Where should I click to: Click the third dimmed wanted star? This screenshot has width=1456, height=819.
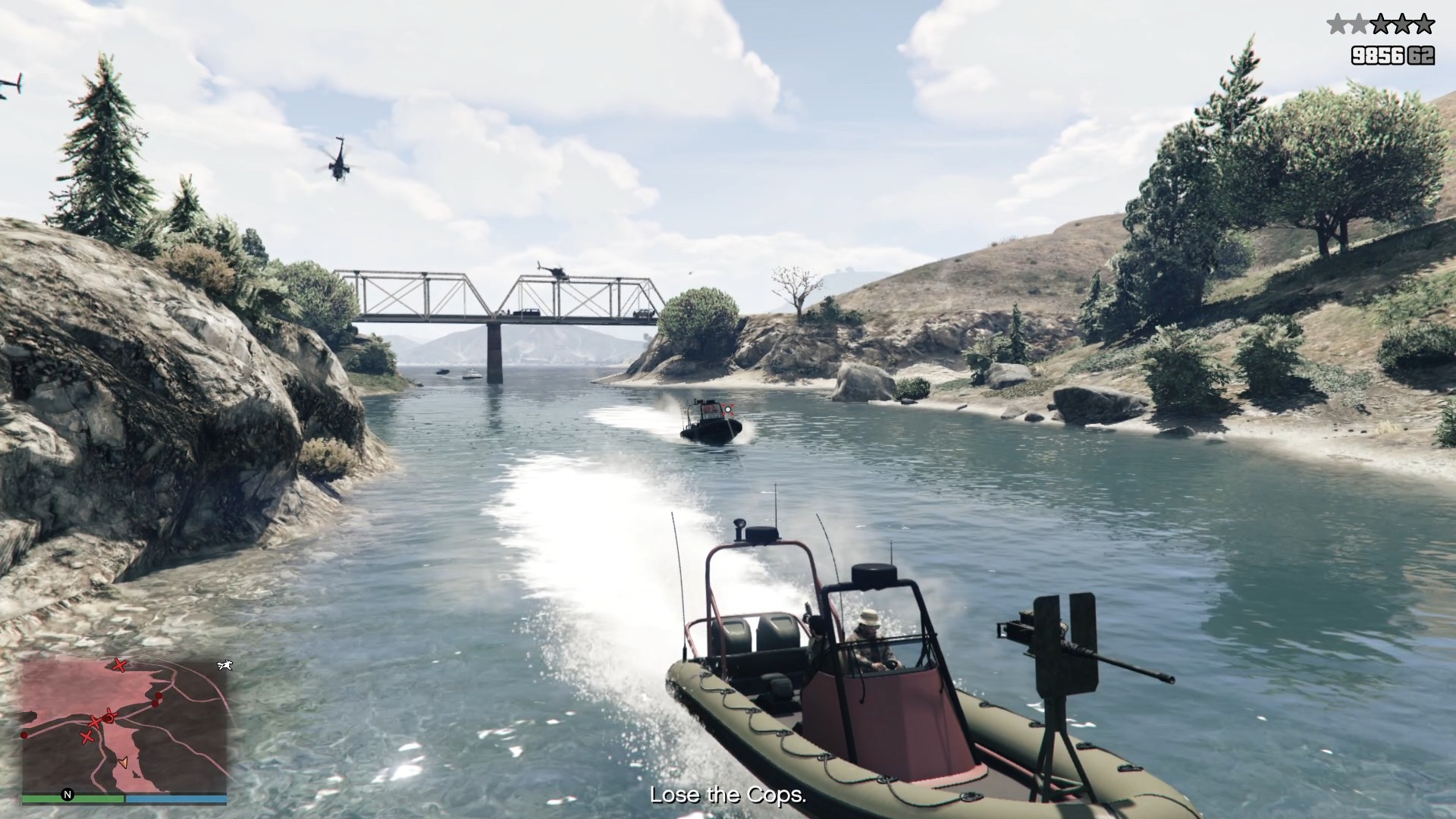[x=1380, y=24]
